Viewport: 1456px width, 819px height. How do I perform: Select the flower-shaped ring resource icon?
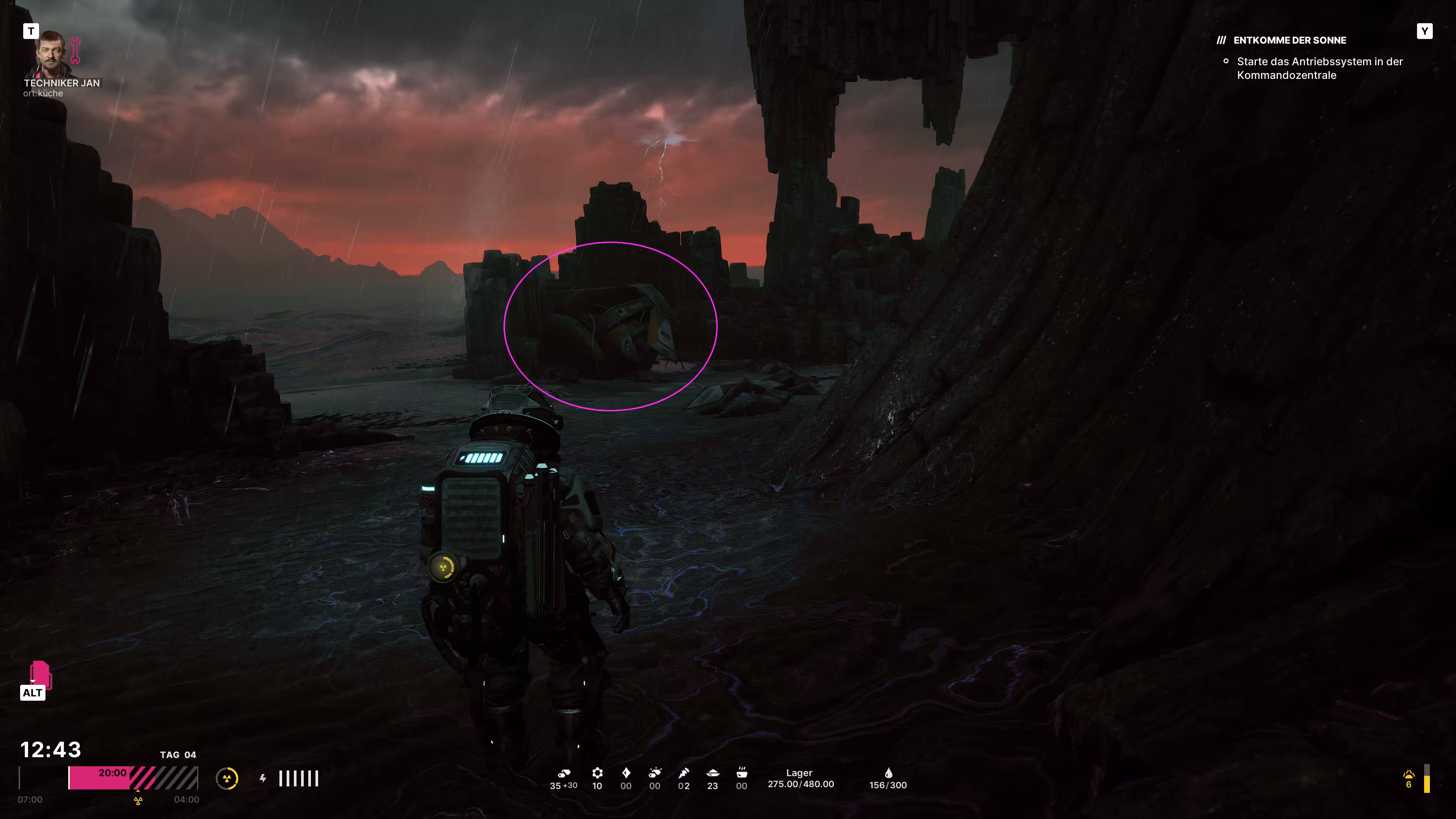pos(598,773)
